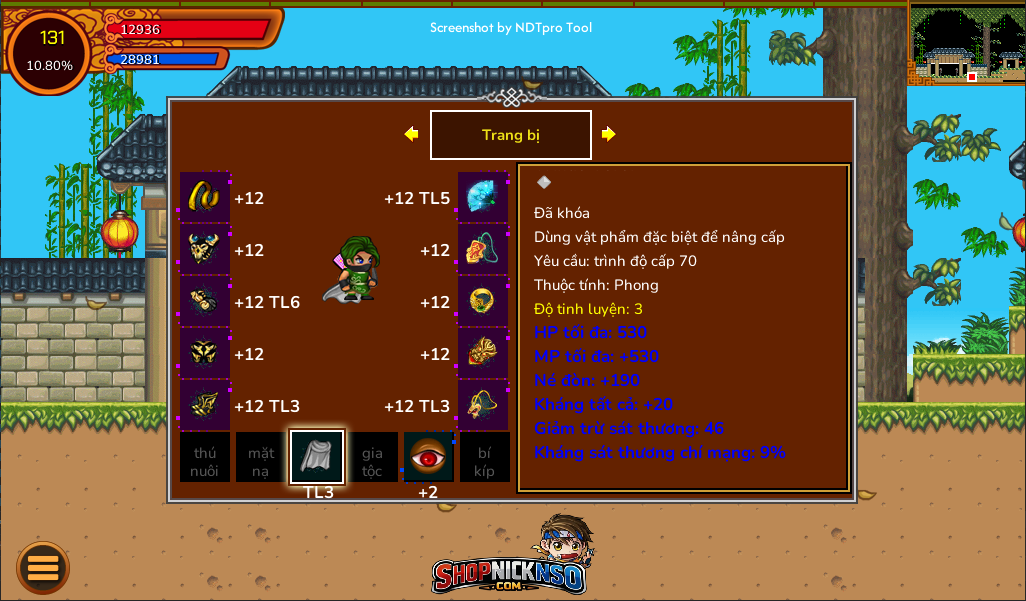
Task: Open the empty mặt nạ mask slot
Action: [x=261, y=458]
